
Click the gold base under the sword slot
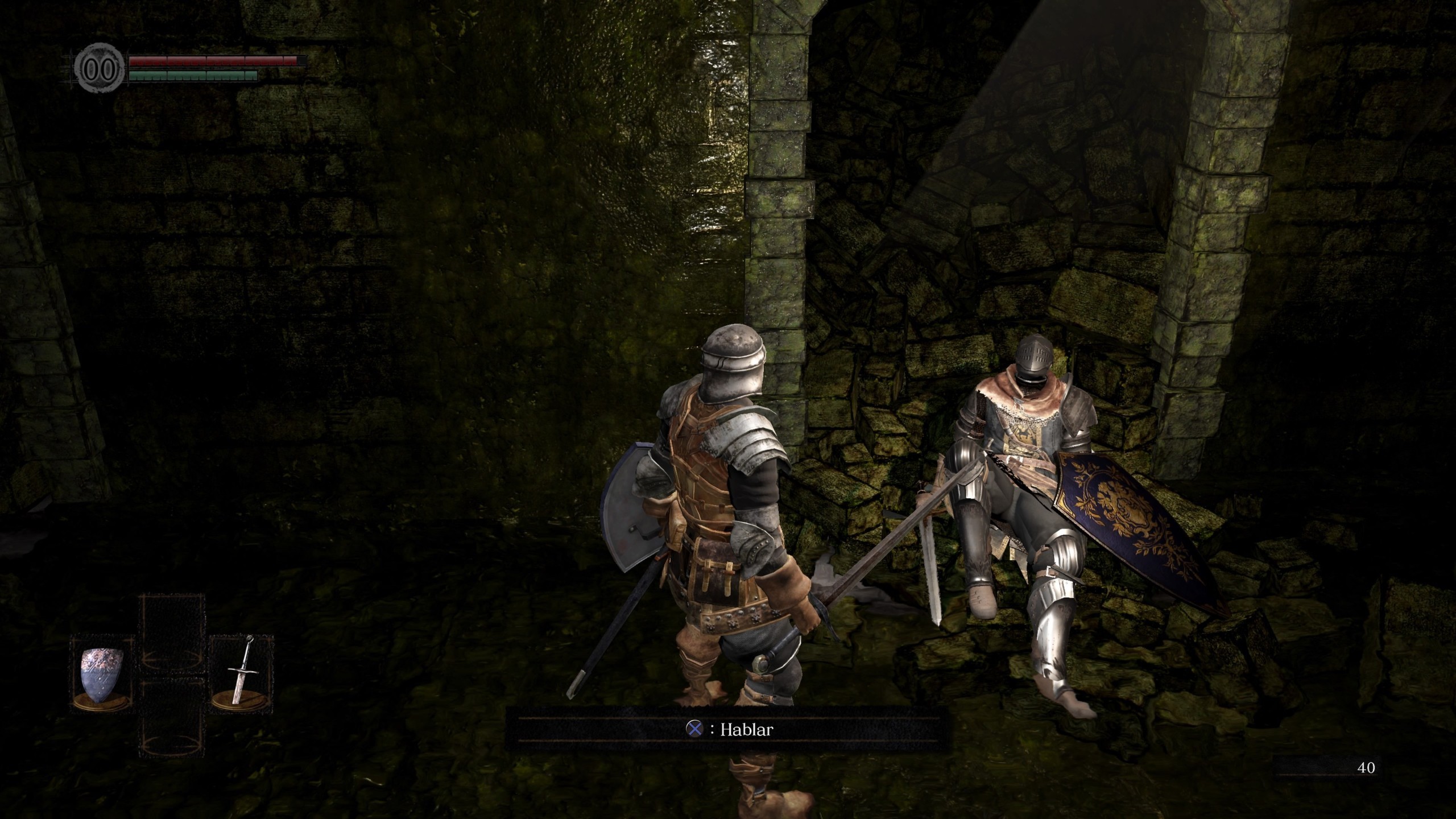click(x=238, y=702)
